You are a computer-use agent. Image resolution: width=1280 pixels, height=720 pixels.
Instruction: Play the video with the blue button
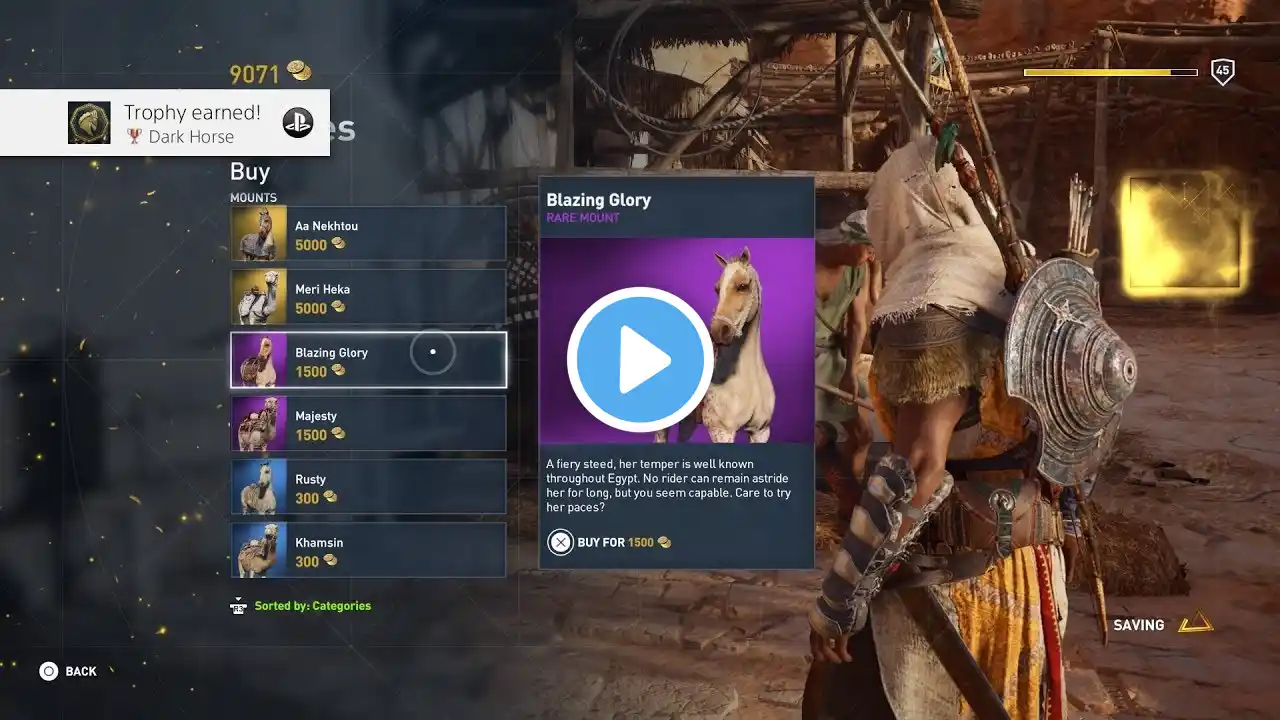pos(640,360)
